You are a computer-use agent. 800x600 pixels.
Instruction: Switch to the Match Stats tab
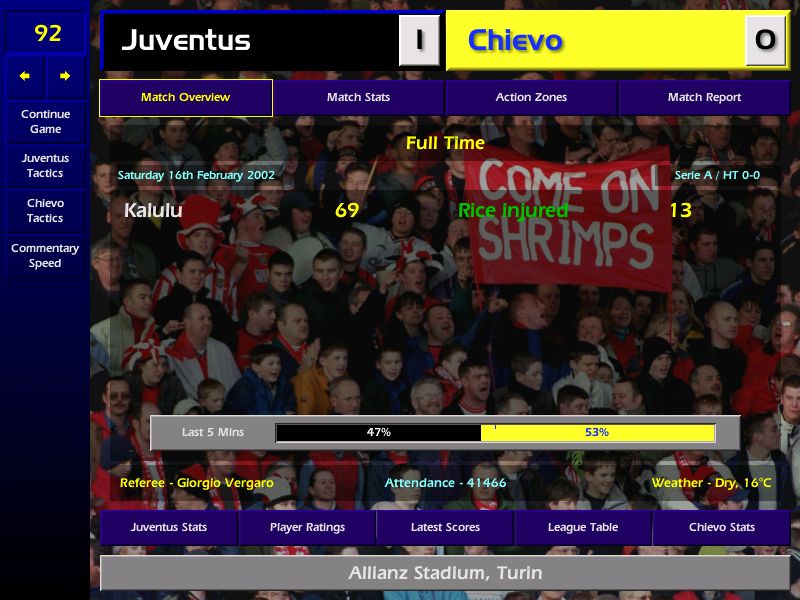pyautogui.click(x=358, y=98)
